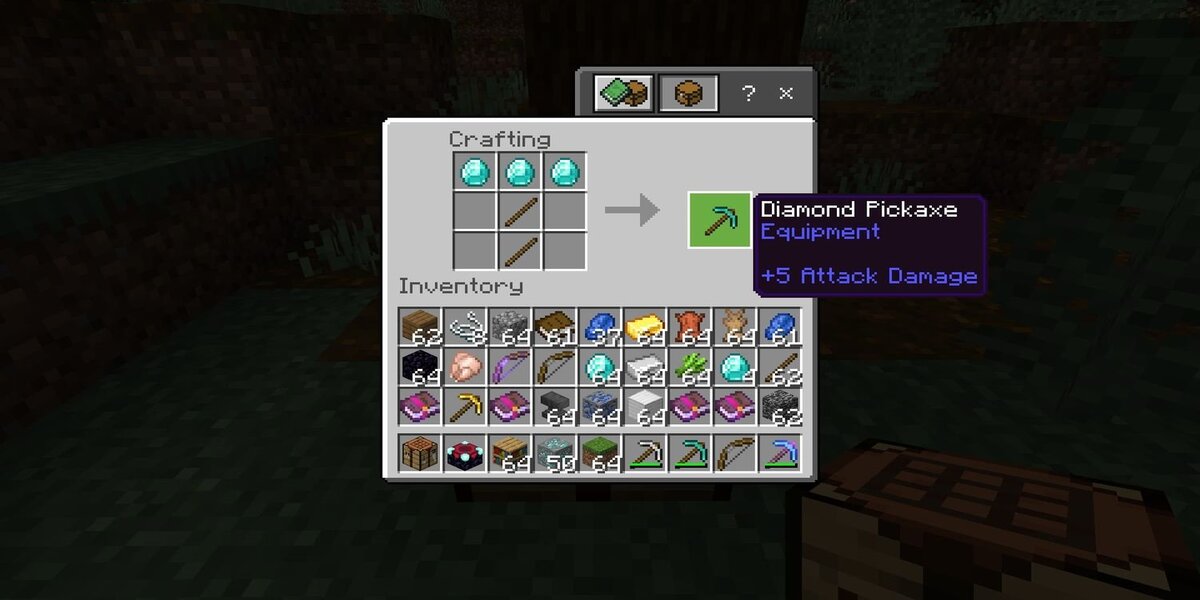
Task: Select the bedrock stack in the inventory
Action: coord(780,408)
